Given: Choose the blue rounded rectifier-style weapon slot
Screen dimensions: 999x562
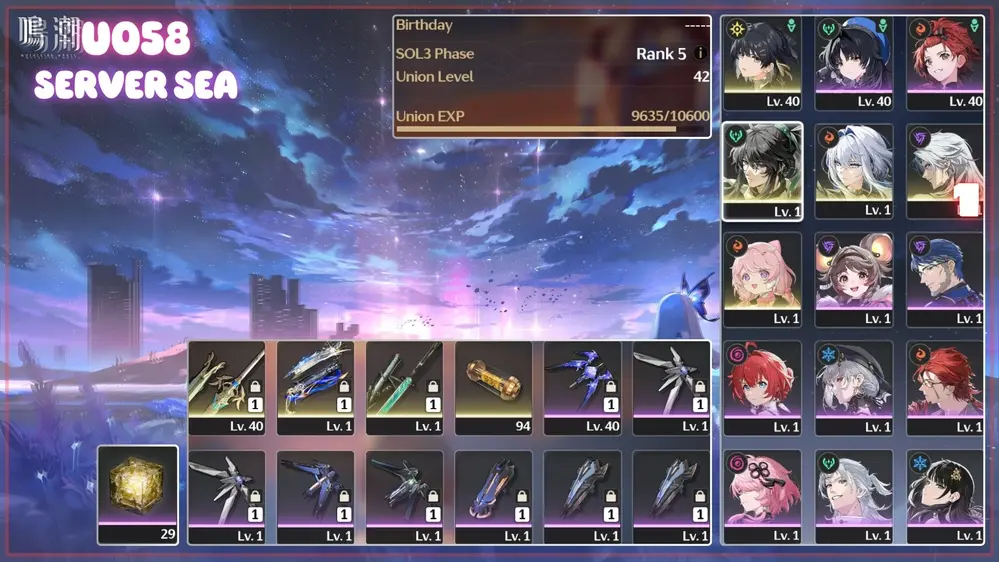Looking at the screenshot, I should coord(493,494).
